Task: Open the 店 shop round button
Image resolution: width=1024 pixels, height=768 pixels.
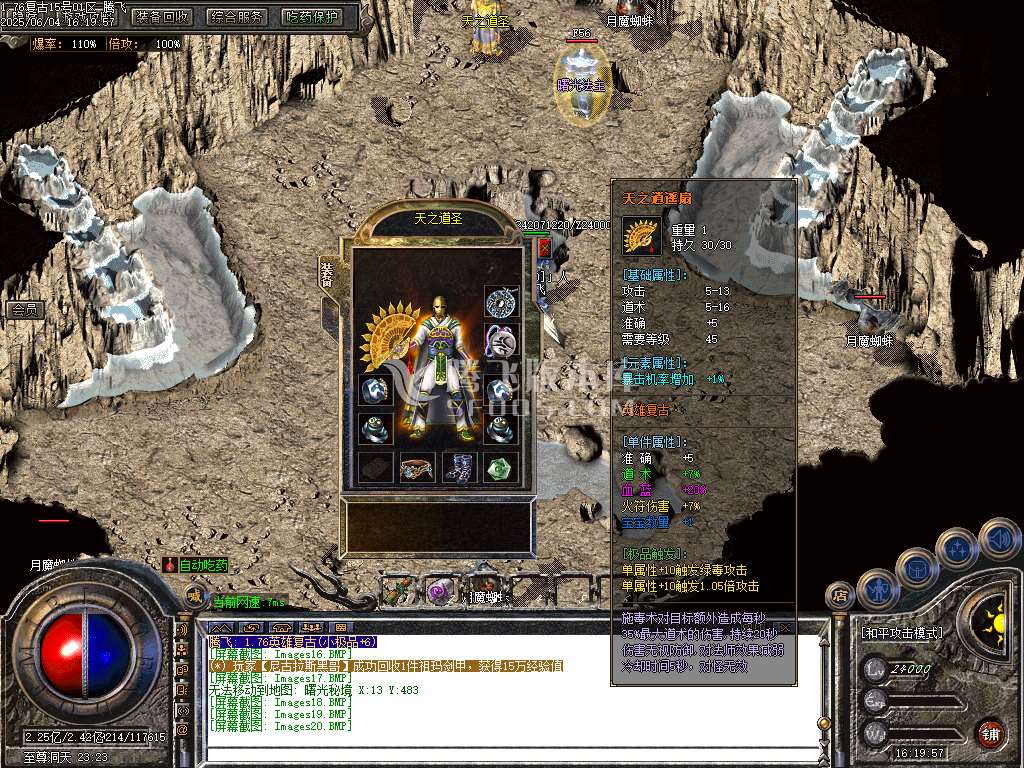Action: (839, 597)
